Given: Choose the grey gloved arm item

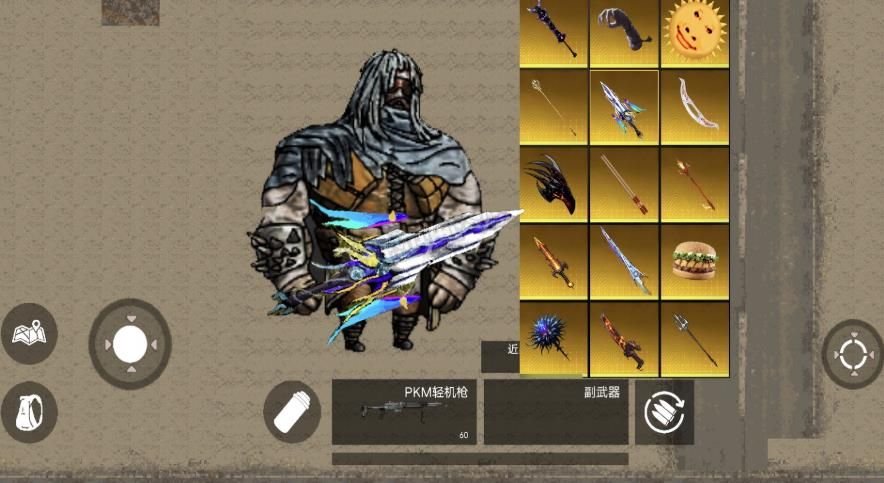Looking at the screenshot, I should [624, 32].
